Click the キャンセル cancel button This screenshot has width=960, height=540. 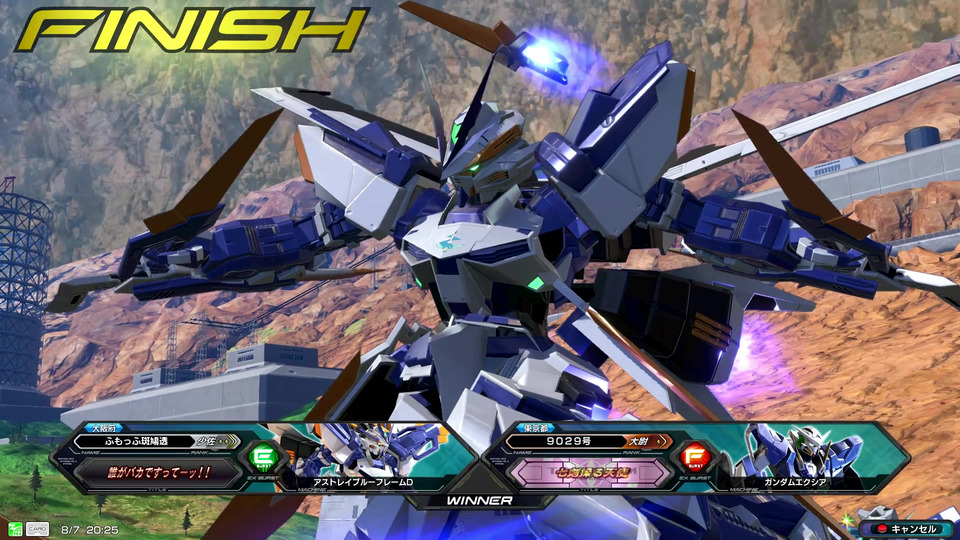click(903, 528)
